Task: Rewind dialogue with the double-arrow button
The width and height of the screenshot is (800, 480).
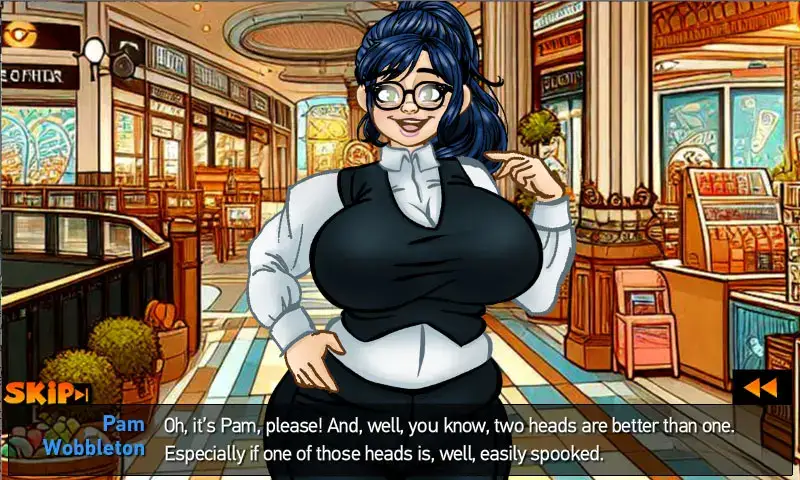Action: (761, 387)
